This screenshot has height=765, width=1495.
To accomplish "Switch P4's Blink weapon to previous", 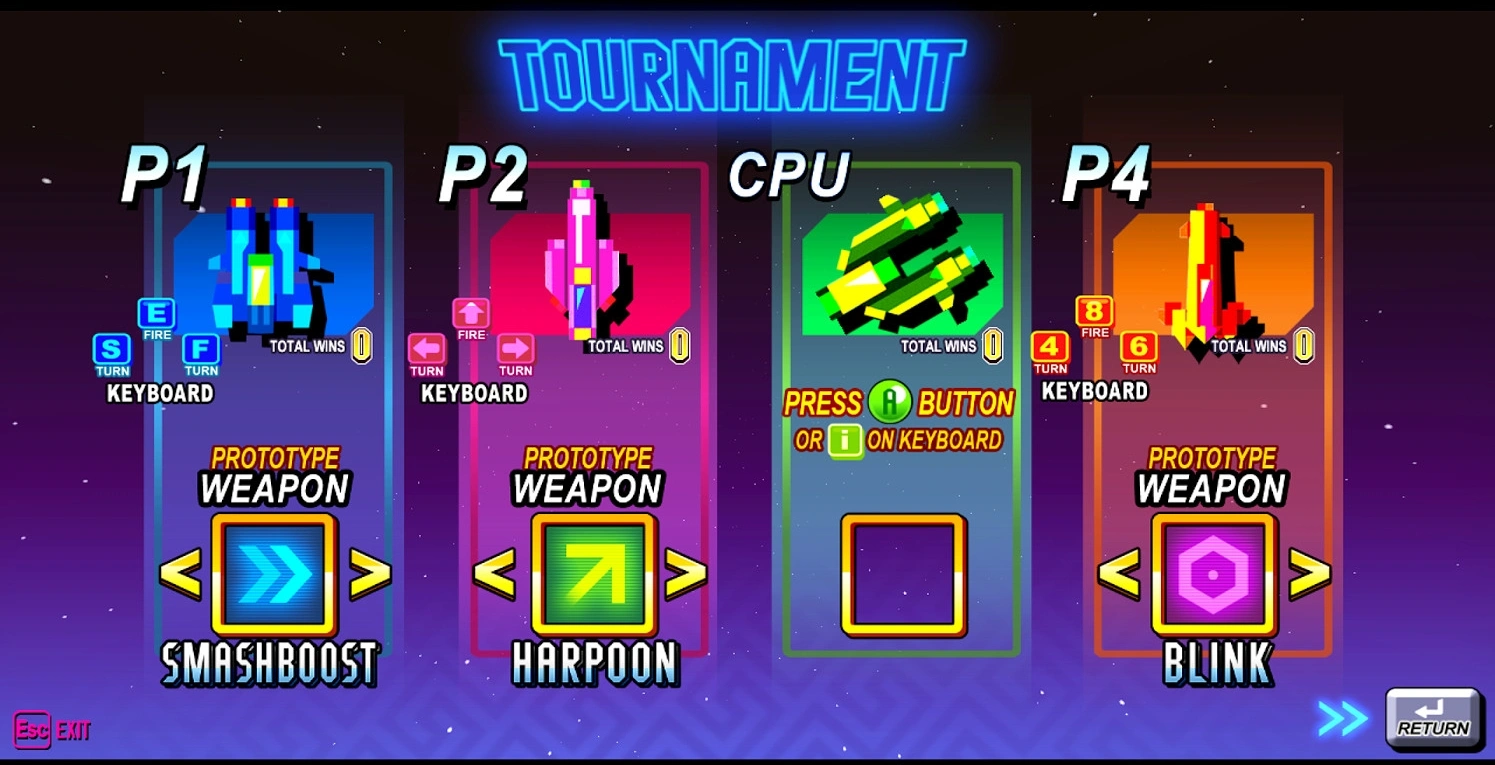I will point(1119,574).
